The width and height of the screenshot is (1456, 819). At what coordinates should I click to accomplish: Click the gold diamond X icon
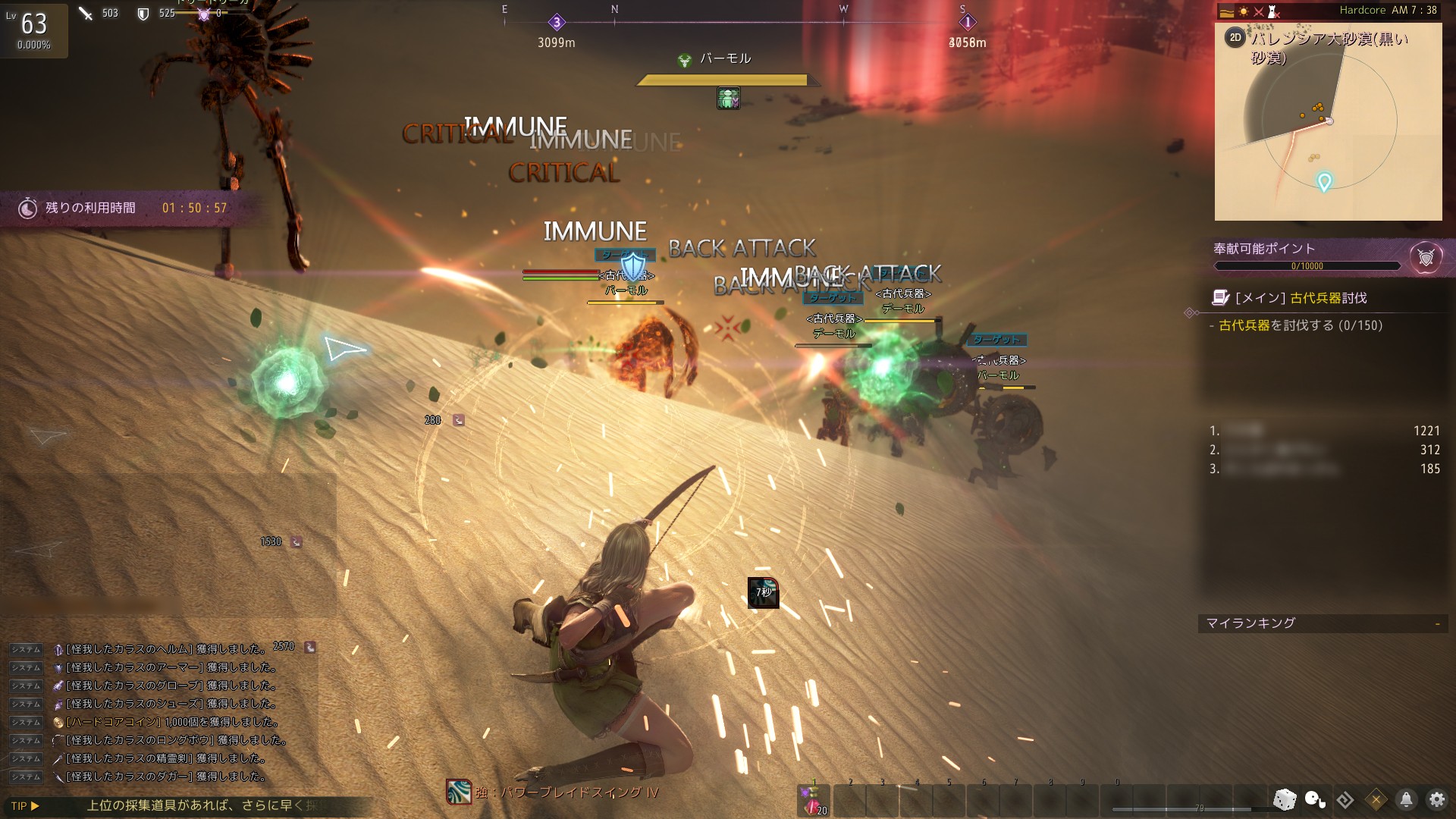[x=1376, y=799]
